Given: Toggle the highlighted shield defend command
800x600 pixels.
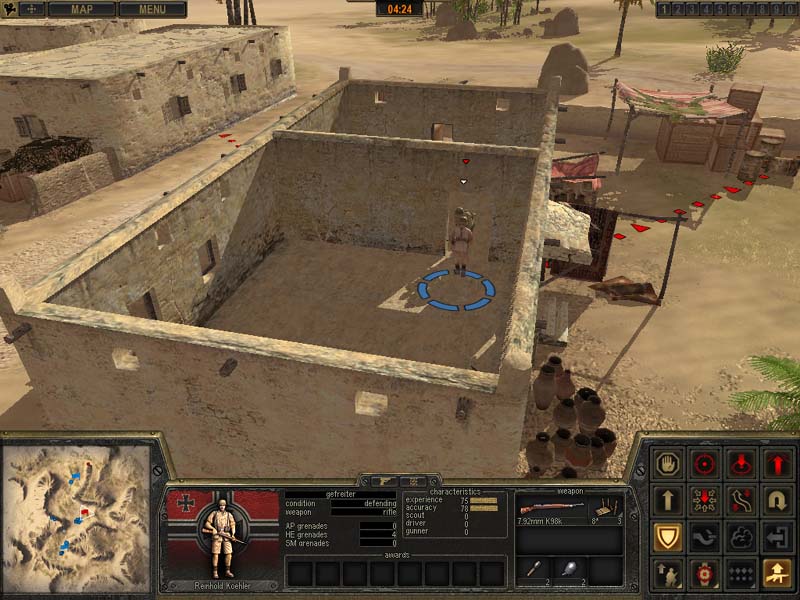Looking at the screenshot, I should [667, 538].
